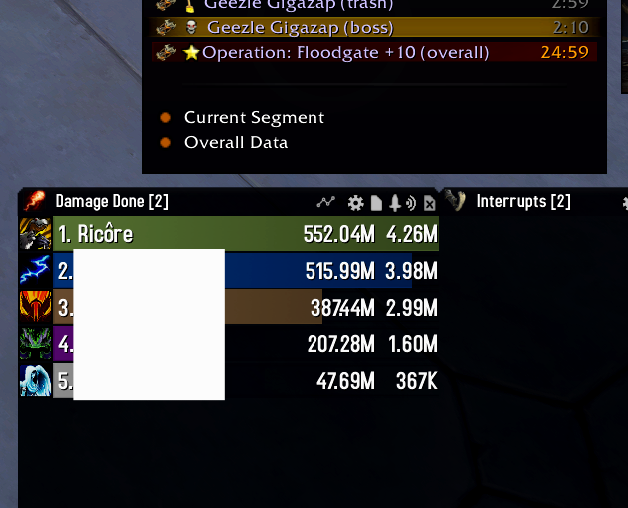Open the Damage Done display title
Screen dimensions: 628x508
[x=112, y=202]
